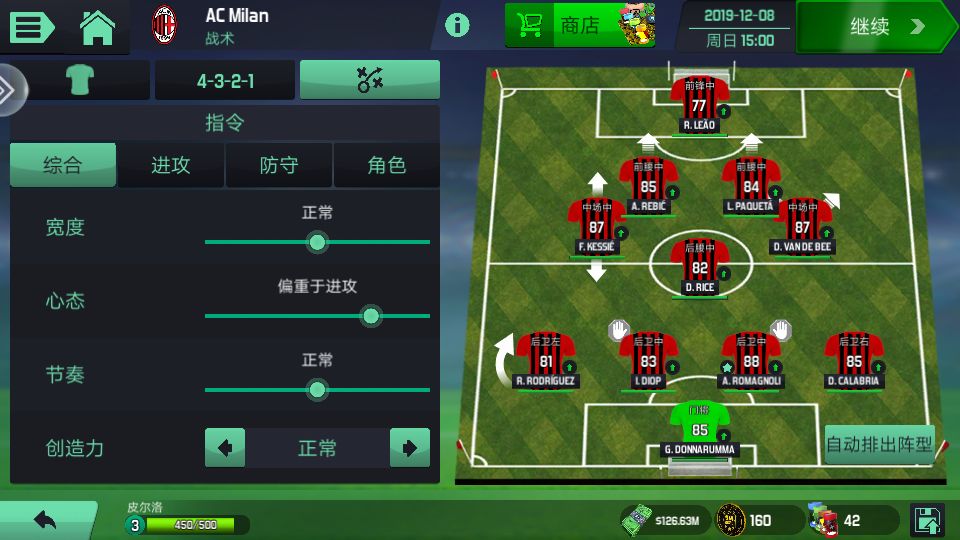Viewport: 960px width, 540px height.
Task: Open the 4-3-2-1 formation selector
Action: (x=225, y=81)
